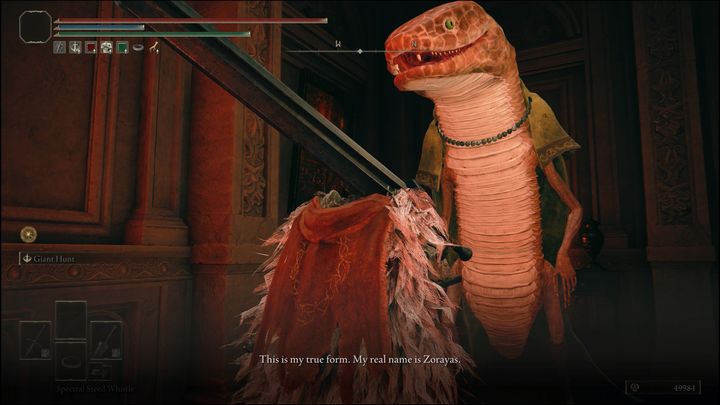Click the empty spell slot above the whistle

[x=70, y=319]
